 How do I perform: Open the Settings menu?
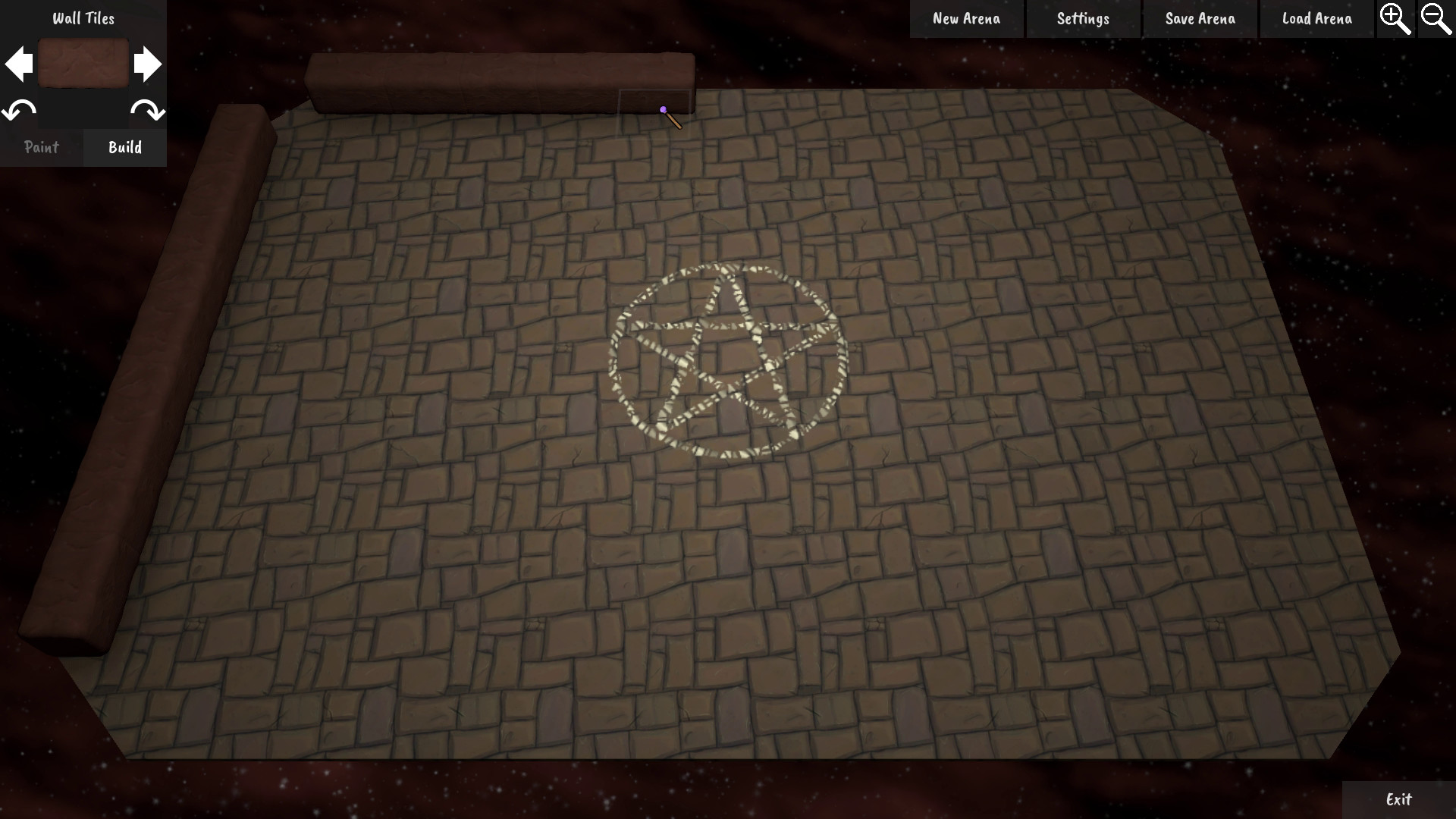pyautogui.click(x=1082, y=18)
